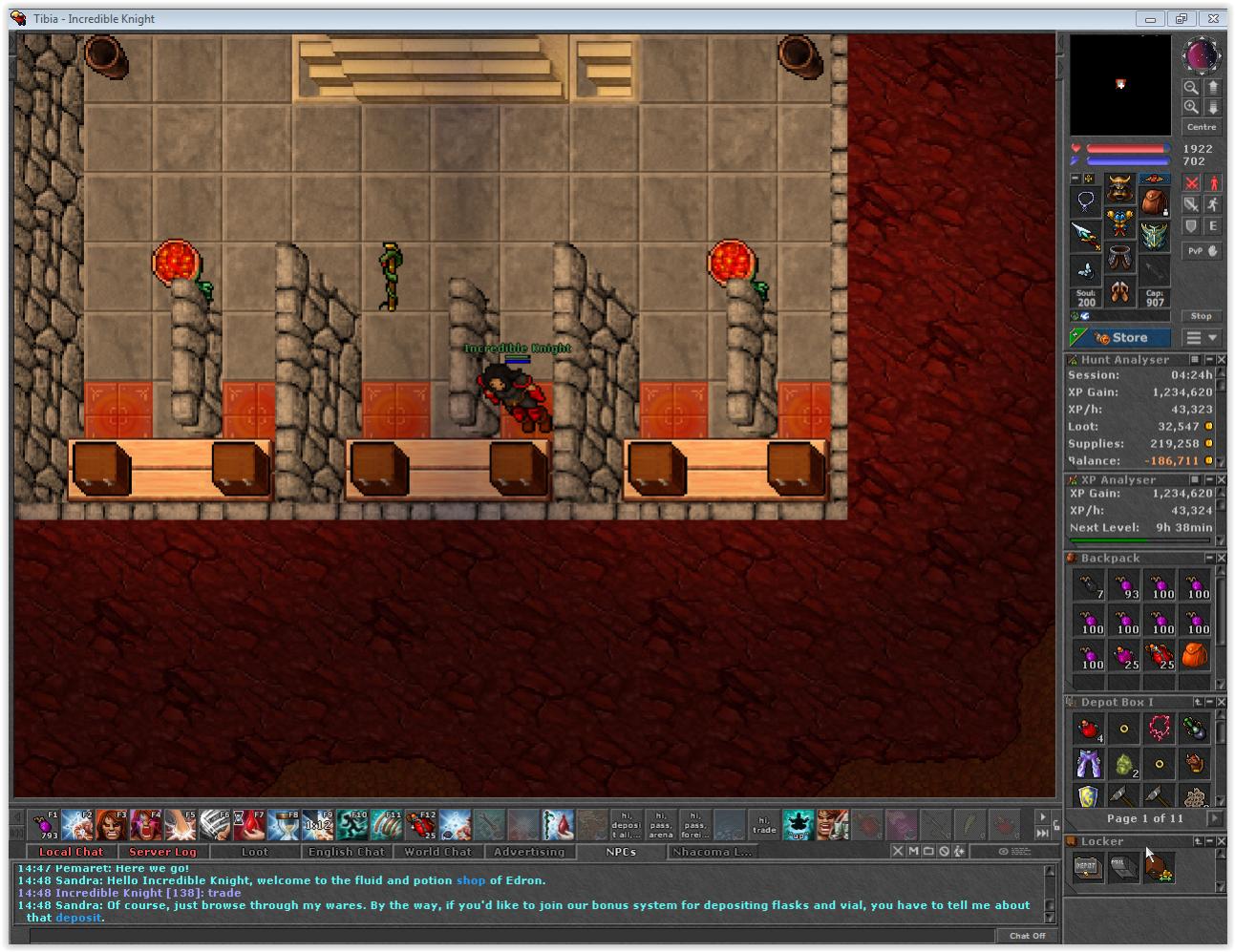
Task: Select the World Chat tab
Action: pyautogui.click(x=437, y=852)
